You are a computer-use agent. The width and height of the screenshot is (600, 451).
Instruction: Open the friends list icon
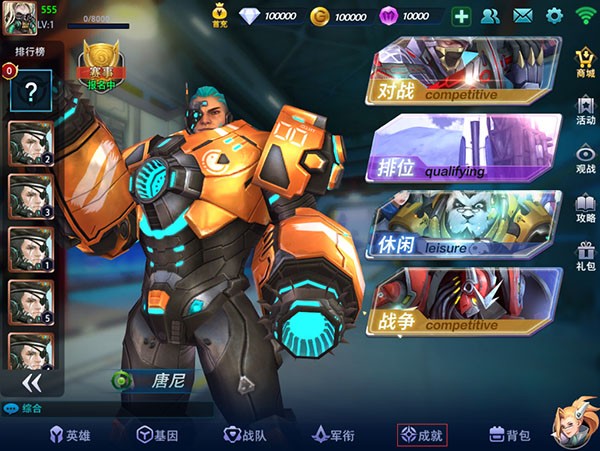pyautogui.click(x=490, y=16)
